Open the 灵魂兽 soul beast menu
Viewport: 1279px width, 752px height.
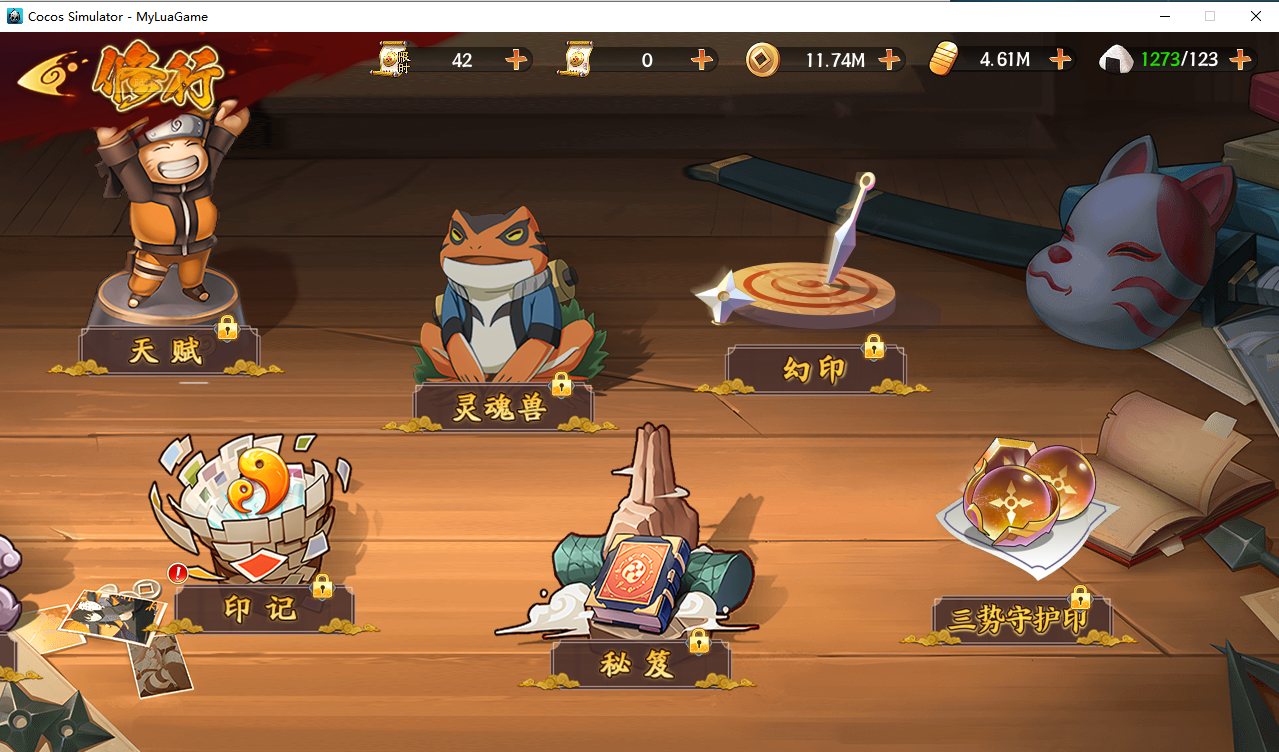pos(501,407)
